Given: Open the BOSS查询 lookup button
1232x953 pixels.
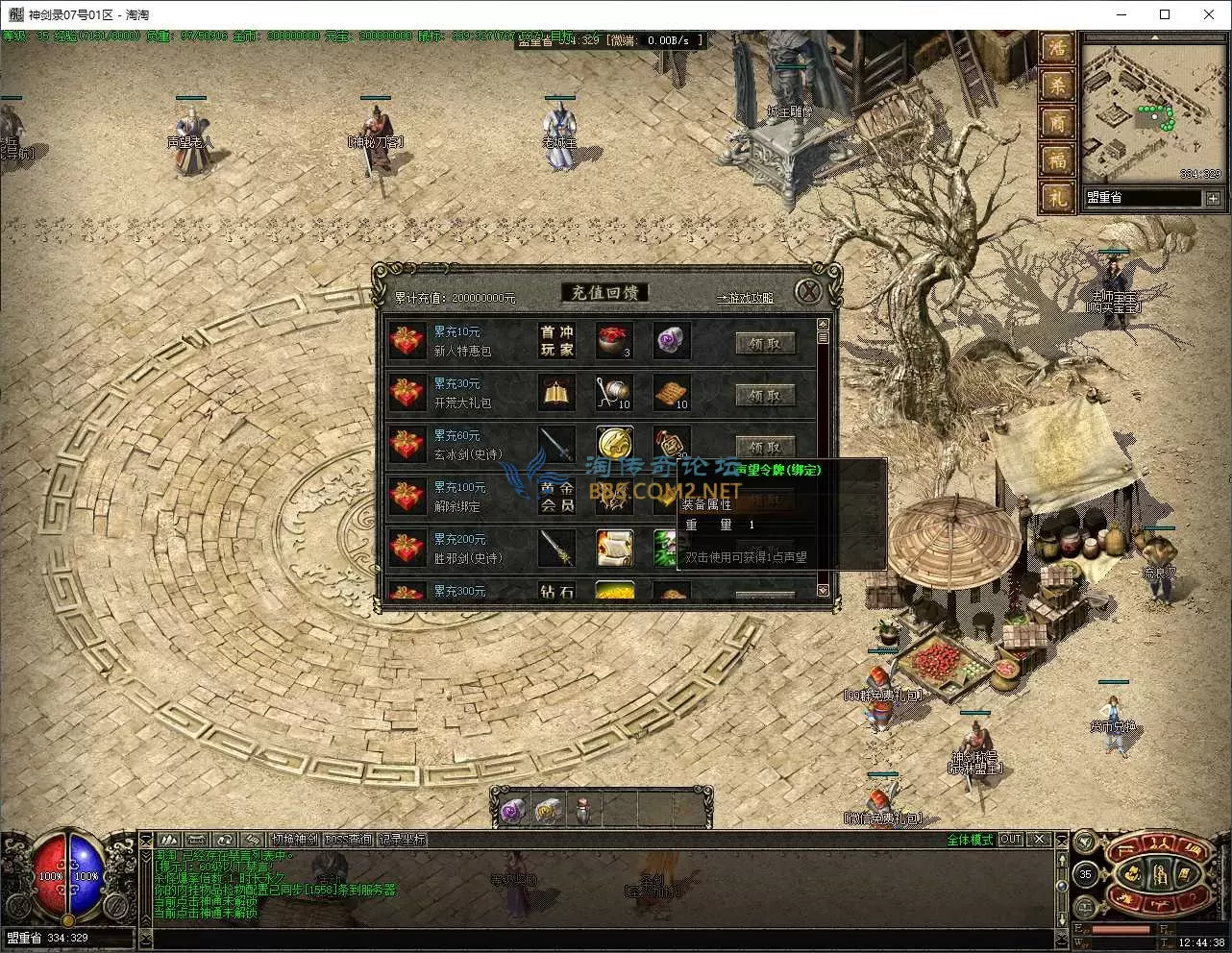Looking at the screenshot, I should [x=348, y=840].
